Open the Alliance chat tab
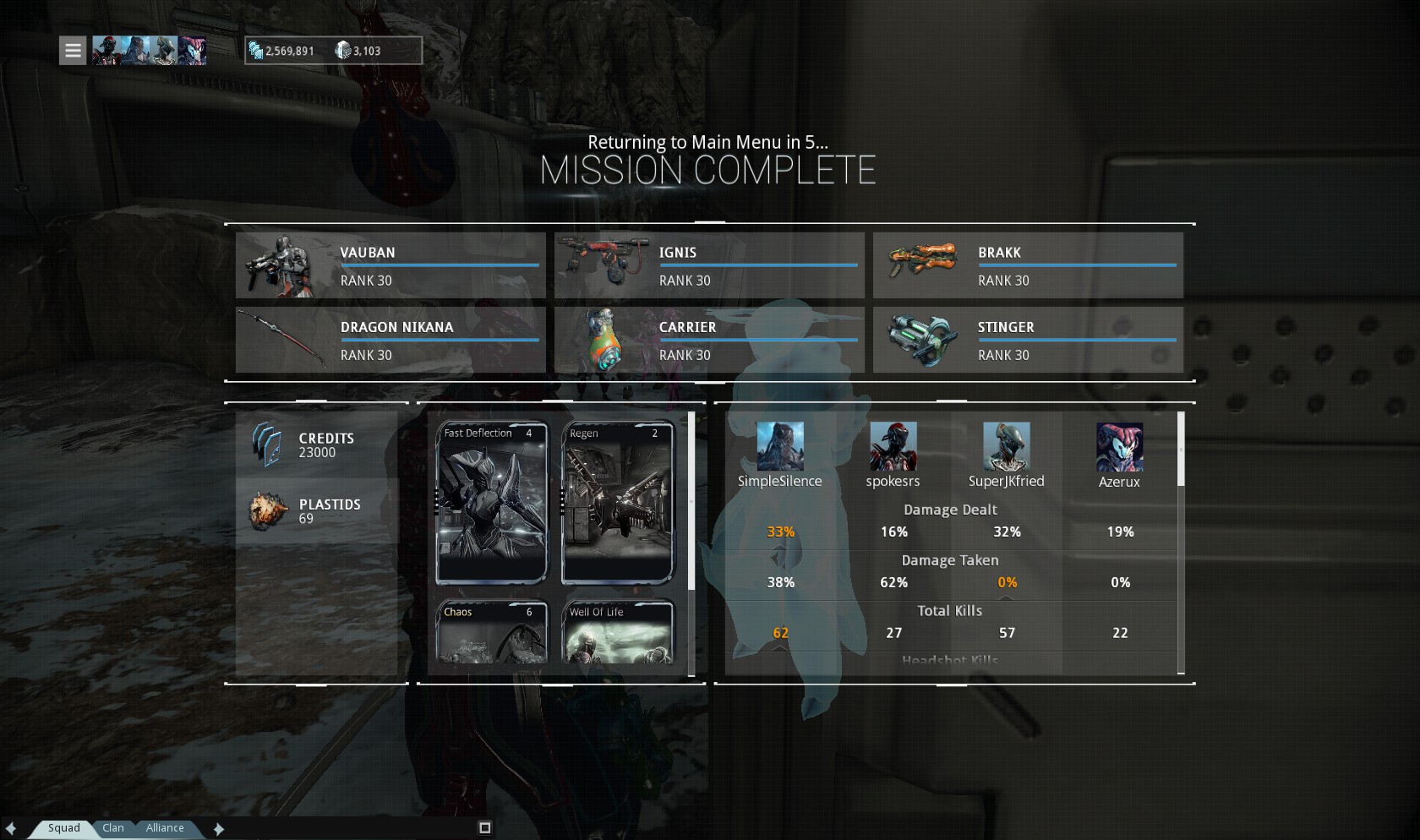1420x840 pixels. tap(165, 828)
